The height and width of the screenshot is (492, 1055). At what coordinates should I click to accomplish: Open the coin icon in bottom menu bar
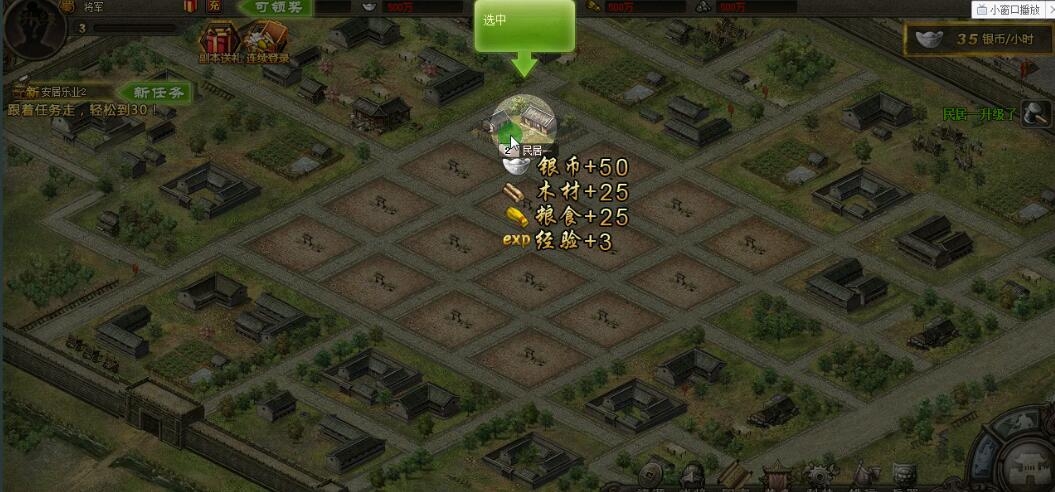(x=652, y=476)
